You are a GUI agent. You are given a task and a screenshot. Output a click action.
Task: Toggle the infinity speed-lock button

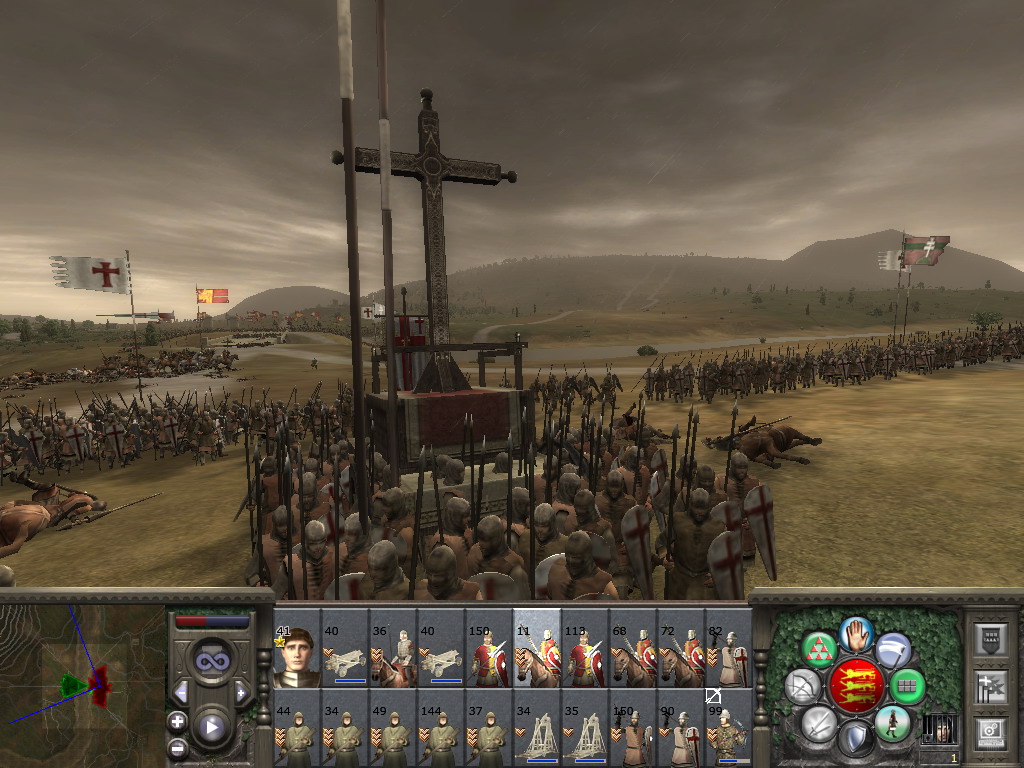coord(212,660)
